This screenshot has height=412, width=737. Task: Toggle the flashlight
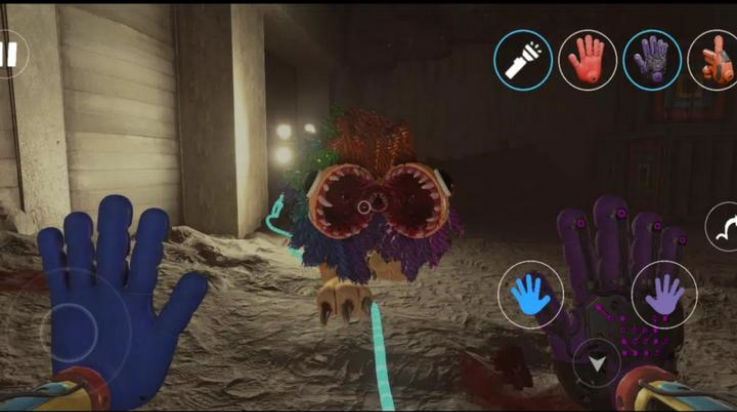pyautogui.click(x=522, y=60)
